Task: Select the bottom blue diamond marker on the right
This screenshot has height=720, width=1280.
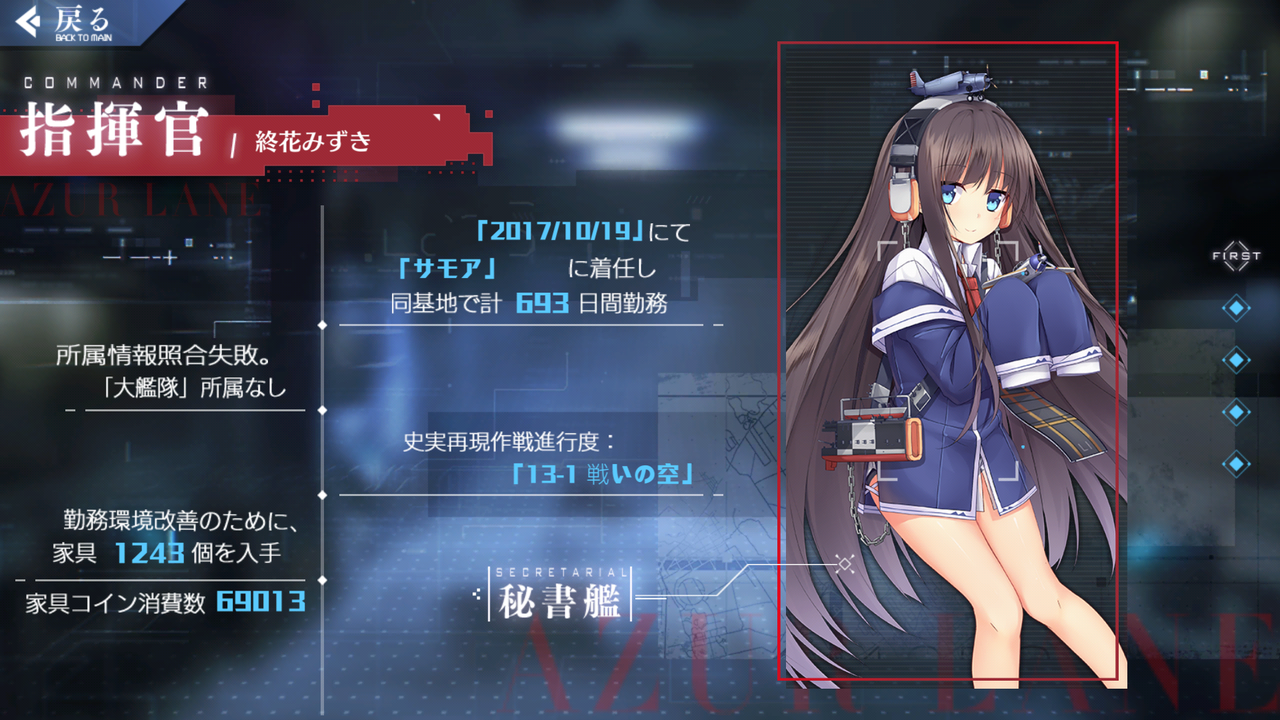Action: pyautogui.click(x=1237, y=464)
